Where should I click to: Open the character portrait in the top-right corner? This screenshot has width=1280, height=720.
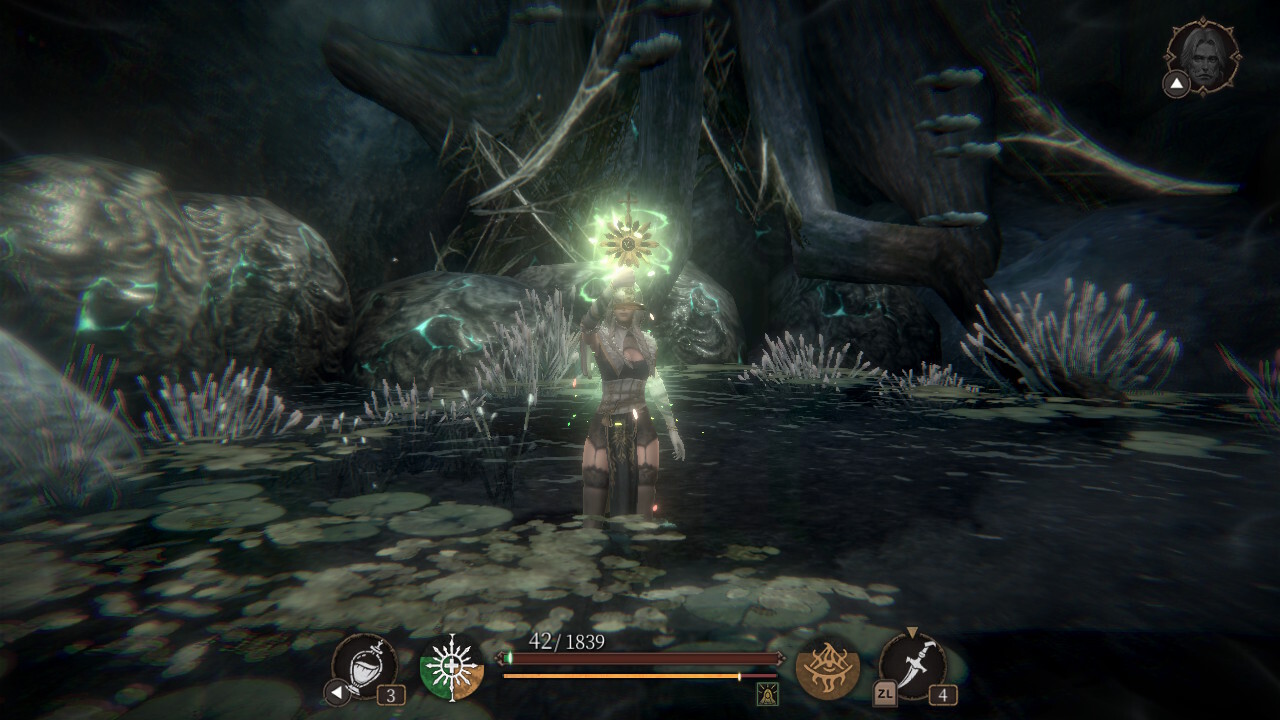coord(1203,58)
